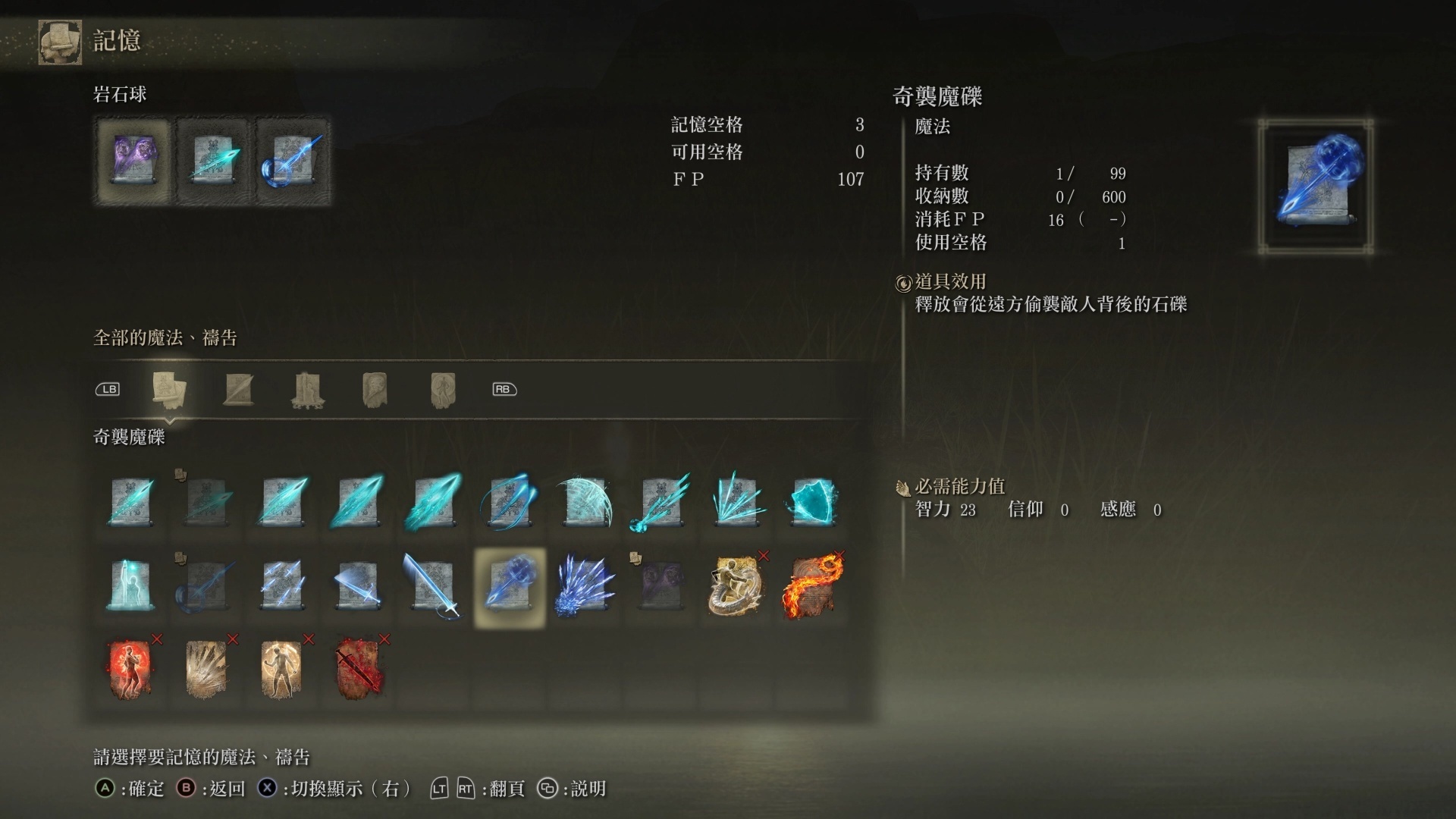Screen dimensions: 1456x819
Task: Select the red bloodflame incantation in bottom row
Action: (130, 667)
